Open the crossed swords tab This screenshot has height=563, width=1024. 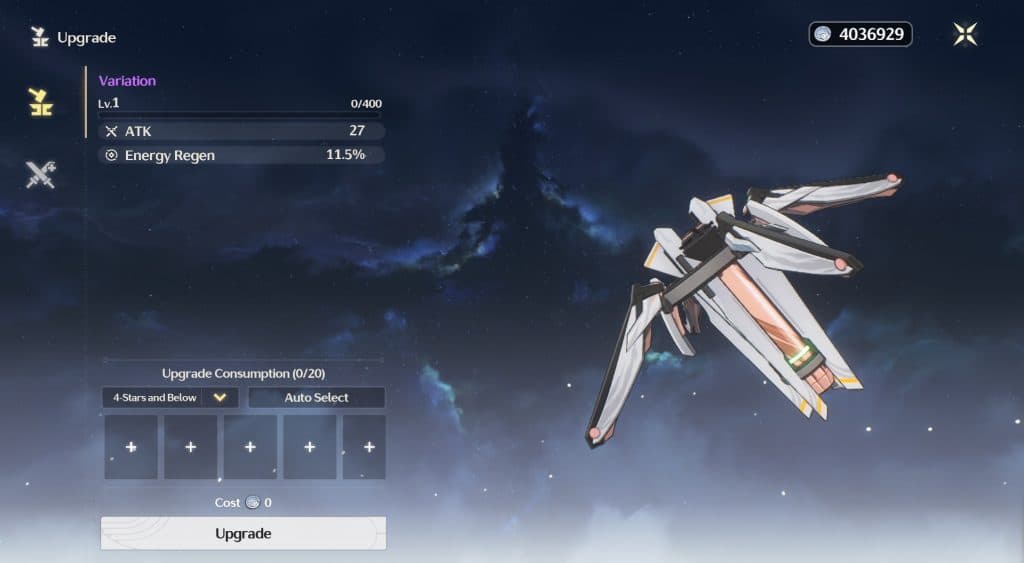click(x=41, y=175)
